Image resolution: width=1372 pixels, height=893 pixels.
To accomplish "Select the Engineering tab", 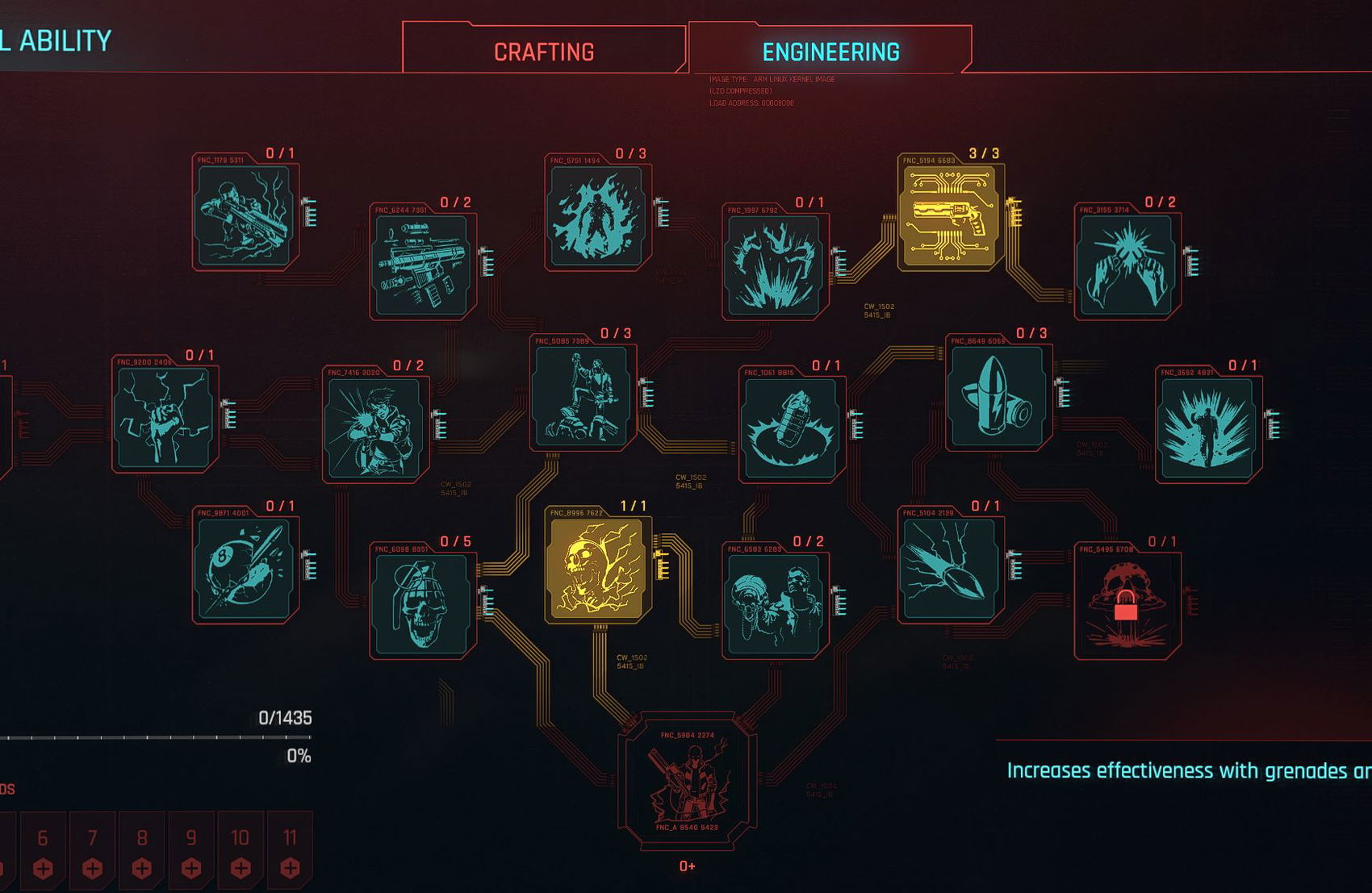I will coord(830,52).
